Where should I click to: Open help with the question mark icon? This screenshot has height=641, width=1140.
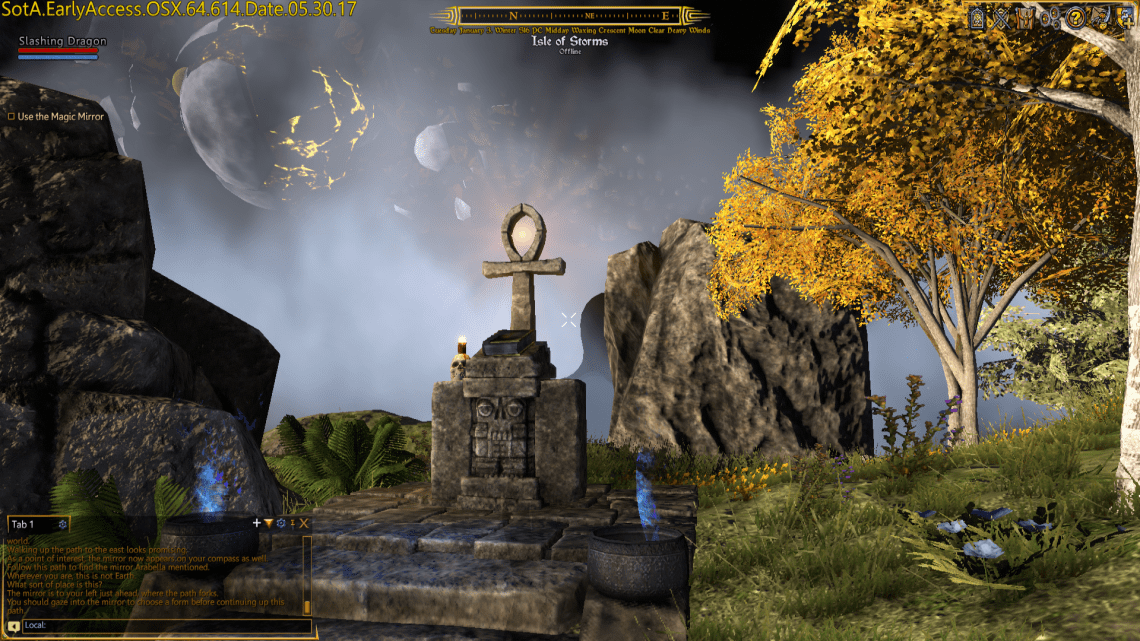[x=1076, y=18]
